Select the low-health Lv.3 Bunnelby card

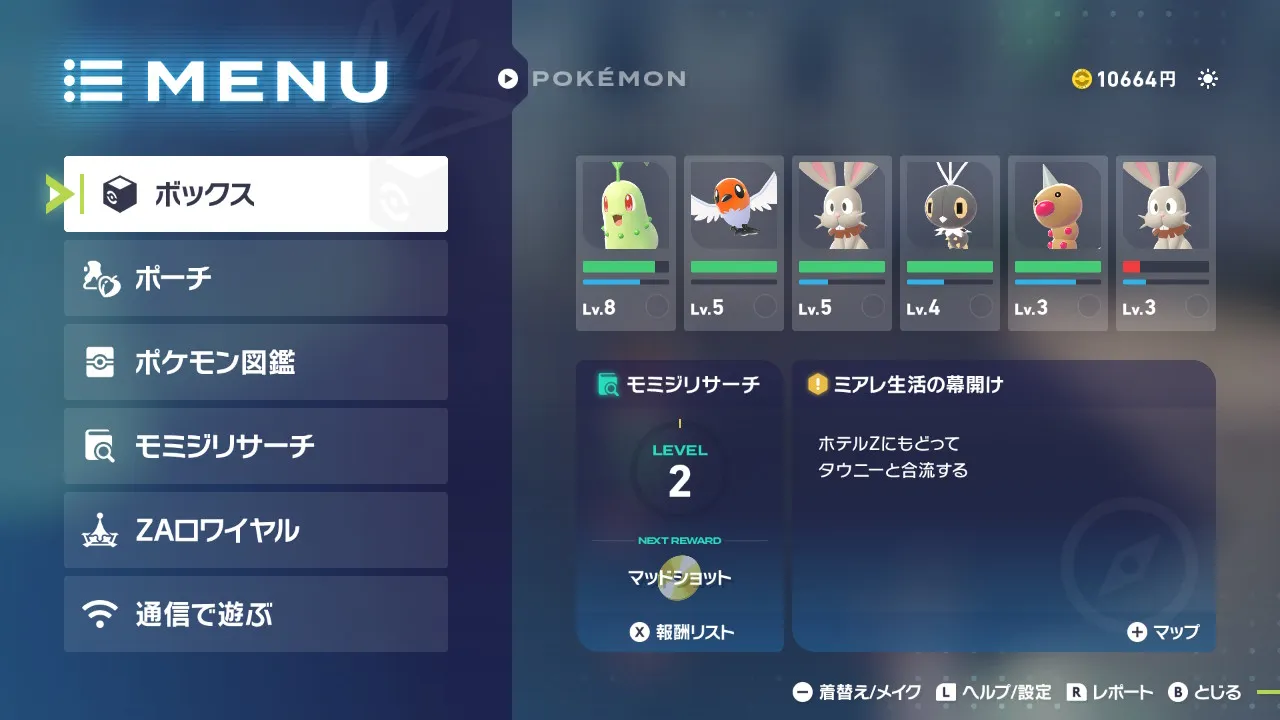pyautogui.click(x=1166, y=243)
